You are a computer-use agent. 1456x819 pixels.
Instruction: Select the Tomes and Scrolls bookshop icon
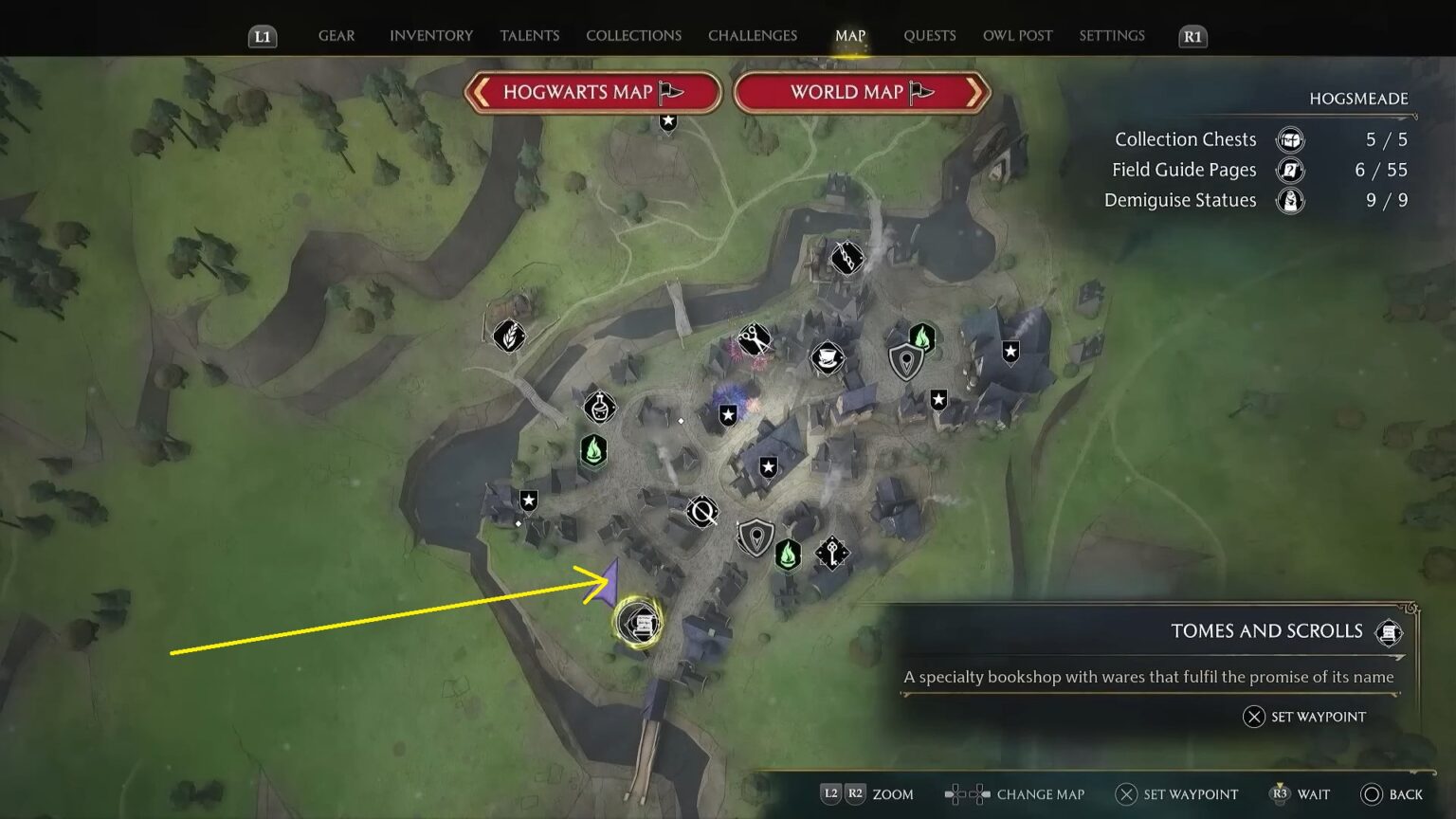[x=641, y=621]
